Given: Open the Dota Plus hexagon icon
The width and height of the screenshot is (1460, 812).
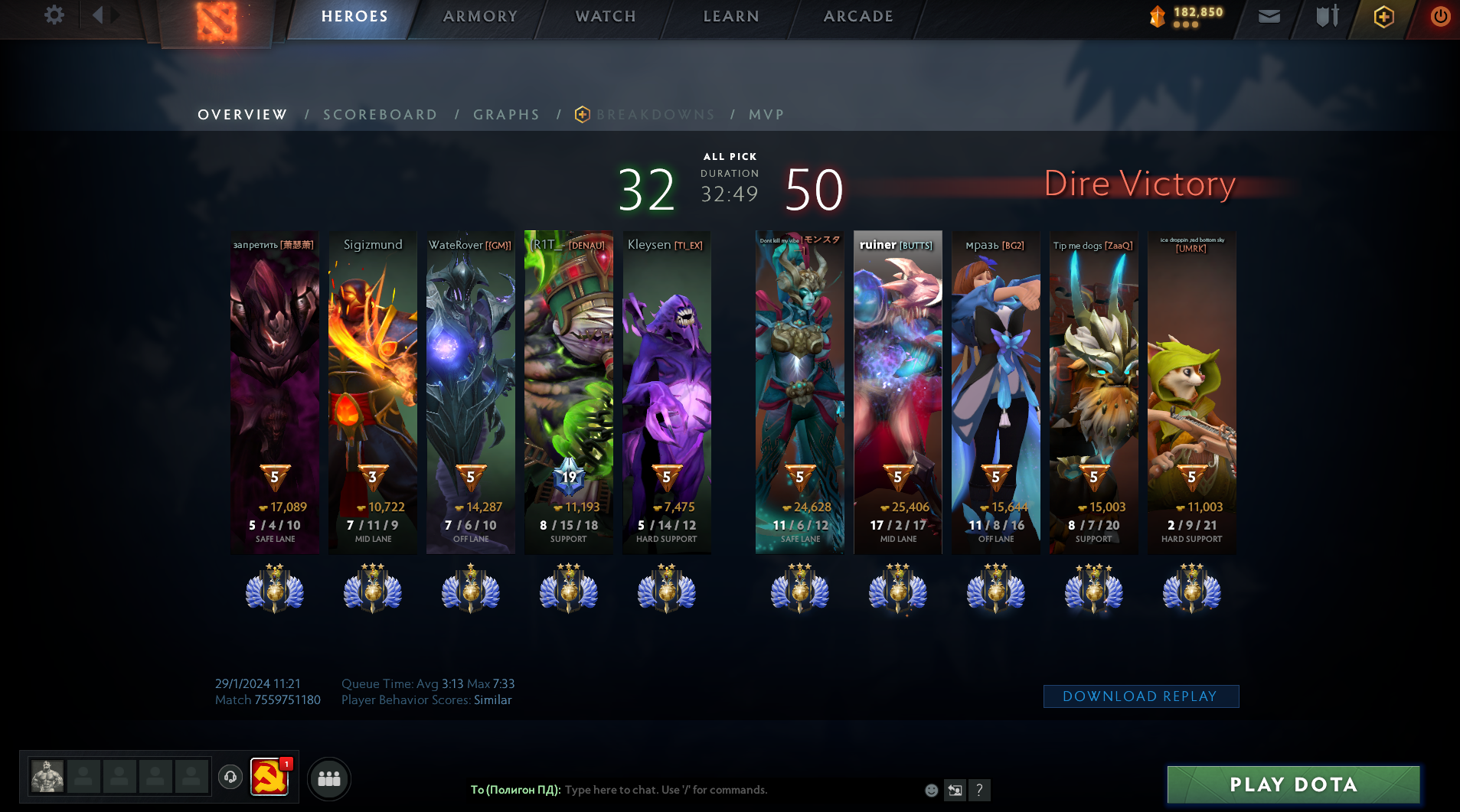Looking at the screenshot, I should click(x=1383, y=17).
